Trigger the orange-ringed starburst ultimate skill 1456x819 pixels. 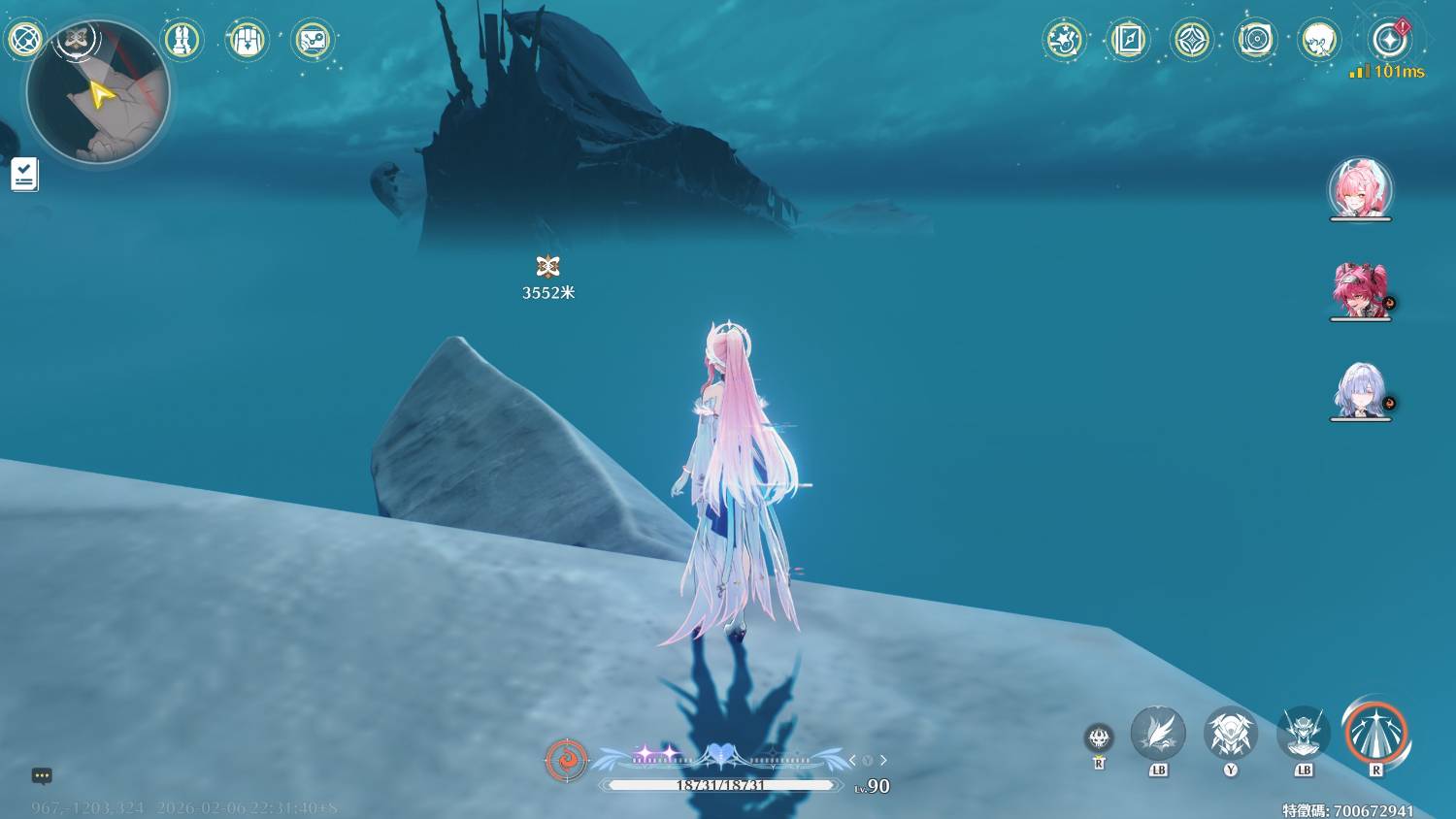pos(1375,733)
